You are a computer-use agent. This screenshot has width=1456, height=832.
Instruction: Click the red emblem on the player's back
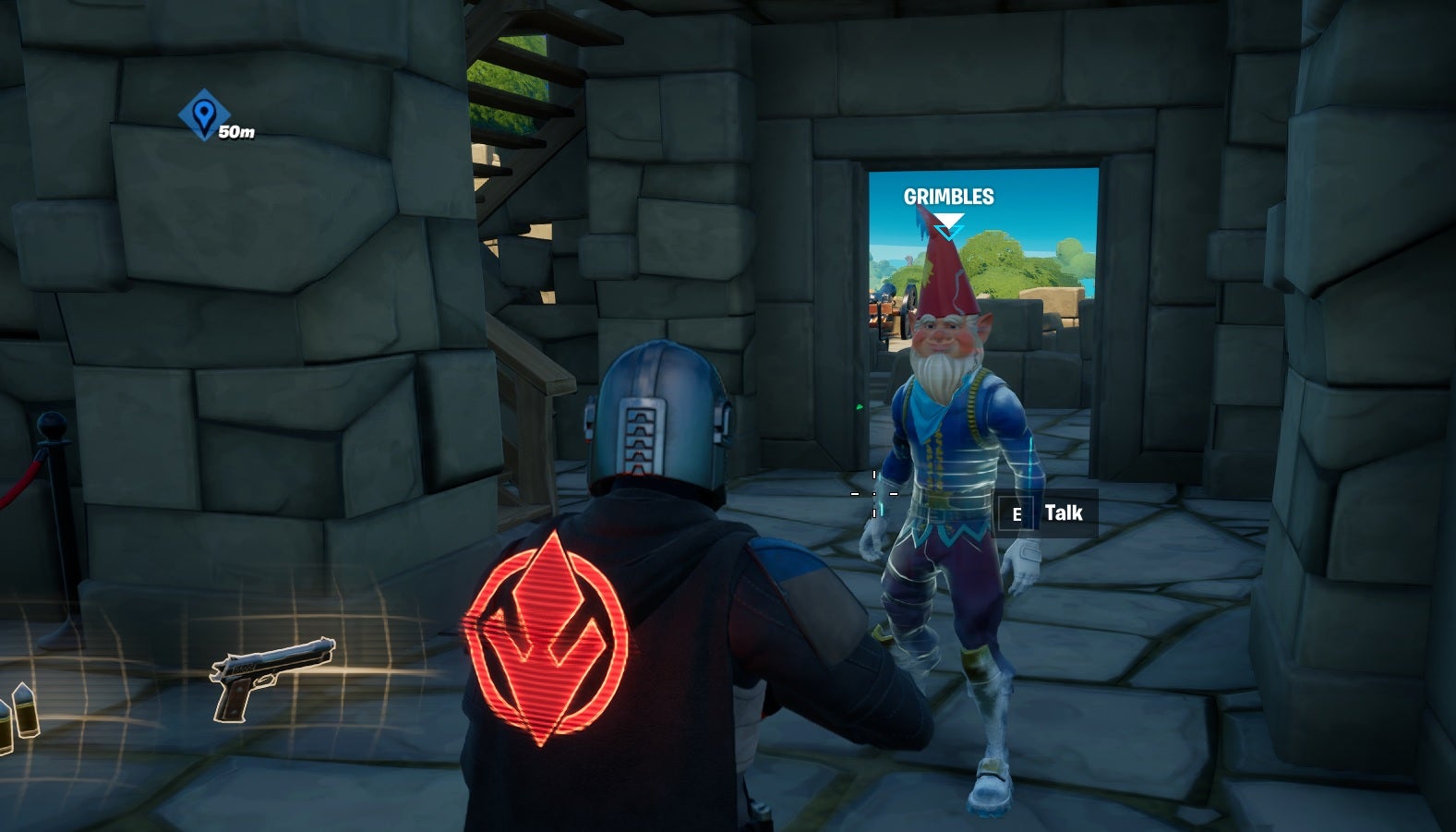[545, 633]
